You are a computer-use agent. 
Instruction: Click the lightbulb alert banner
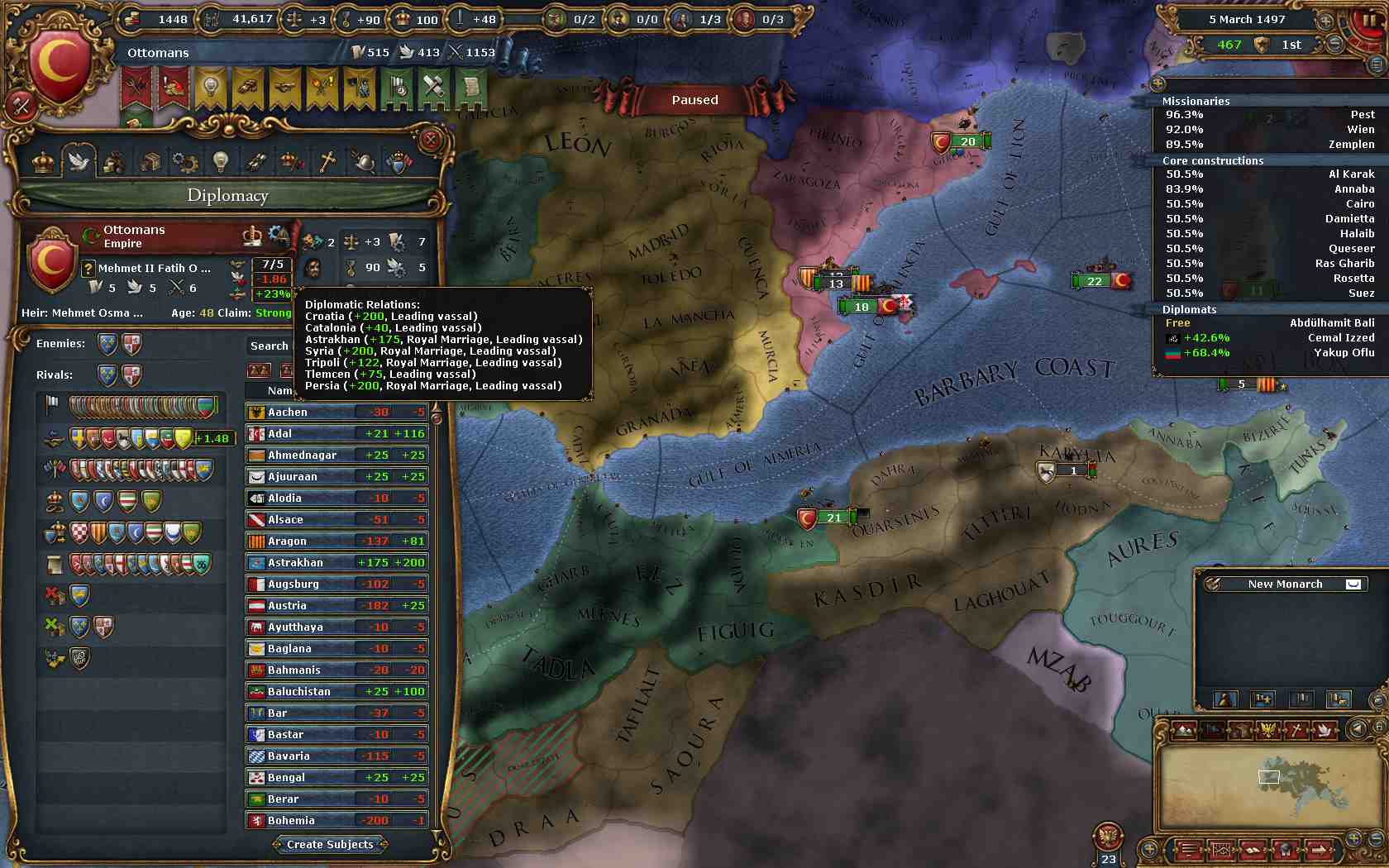tap(210, 88)
